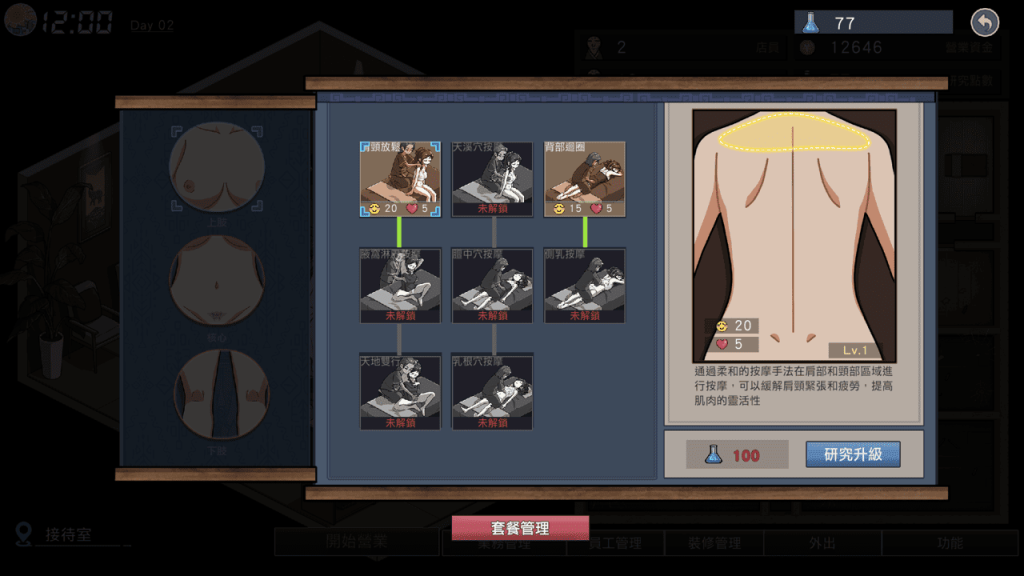Open 套餐管理 package management
Image resolution: width=1024 pixels, height=576 pixels.
pyautogui.click(x=520, y=528)
